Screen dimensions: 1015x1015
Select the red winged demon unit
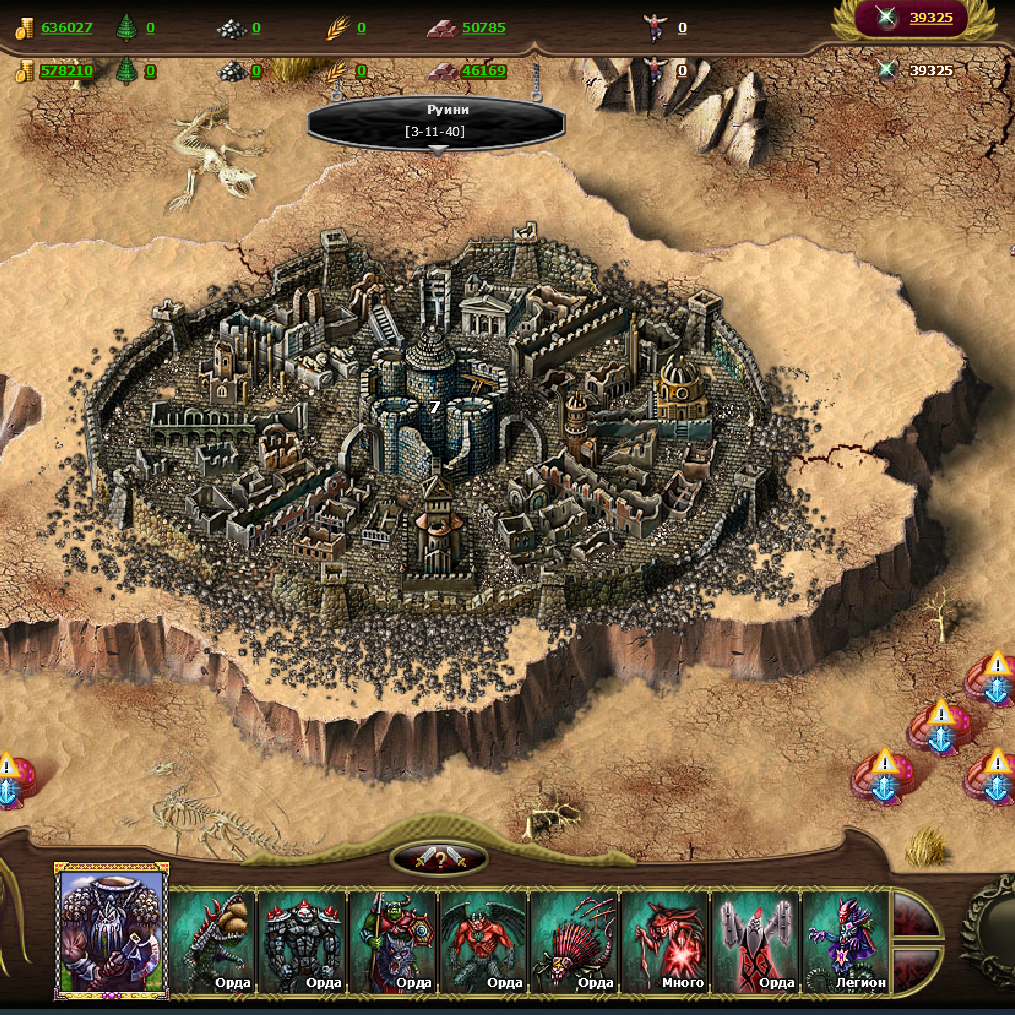pyautogui.click(x=484, y=942)
